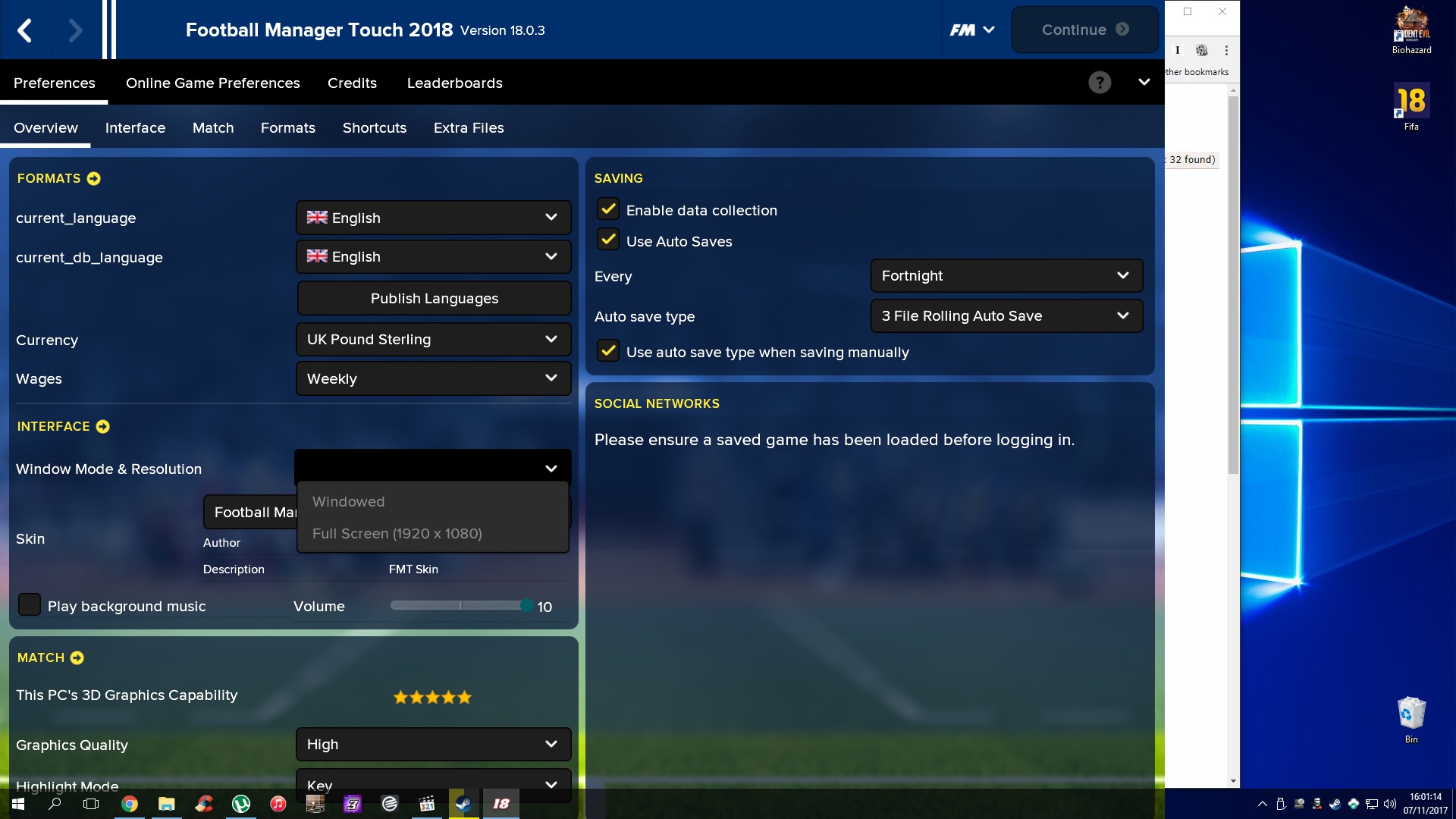
Task: Click the FORMATS section arrow
Action: pyautogui.click(x=93, y=179)
